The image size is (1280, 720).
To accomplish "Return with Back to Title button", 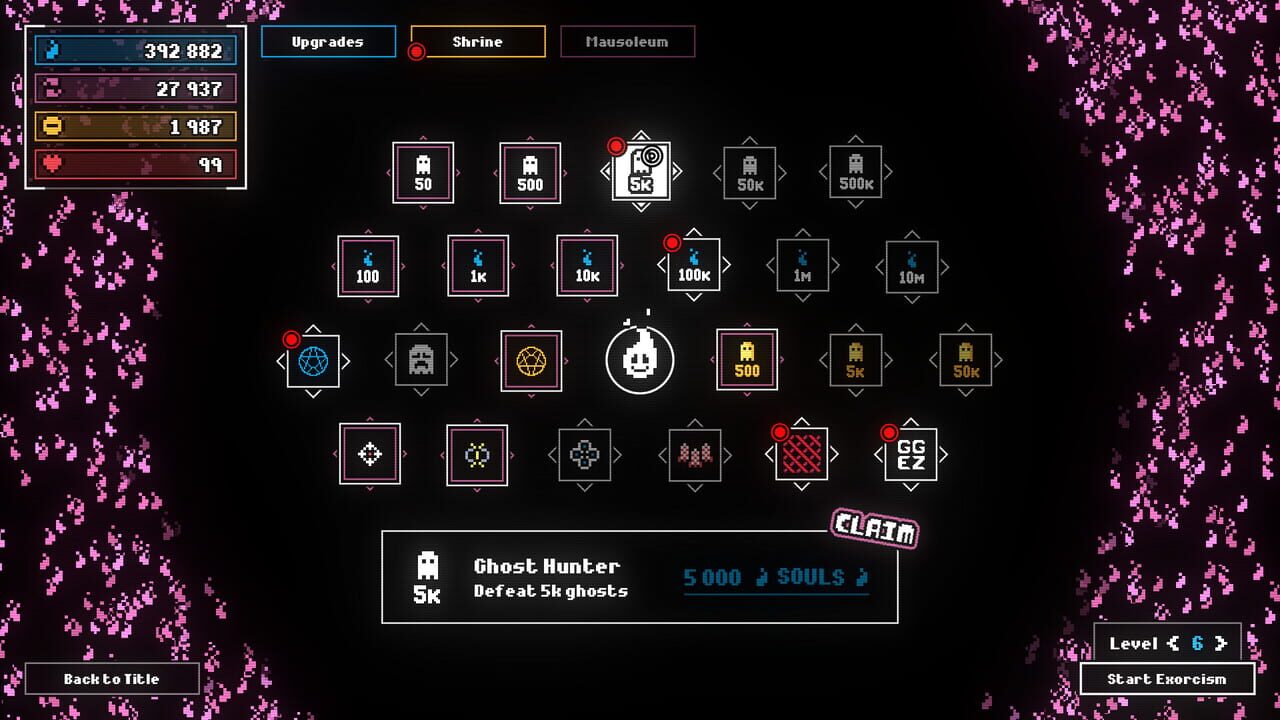I will pyautogui.click(x=112, y=679).
